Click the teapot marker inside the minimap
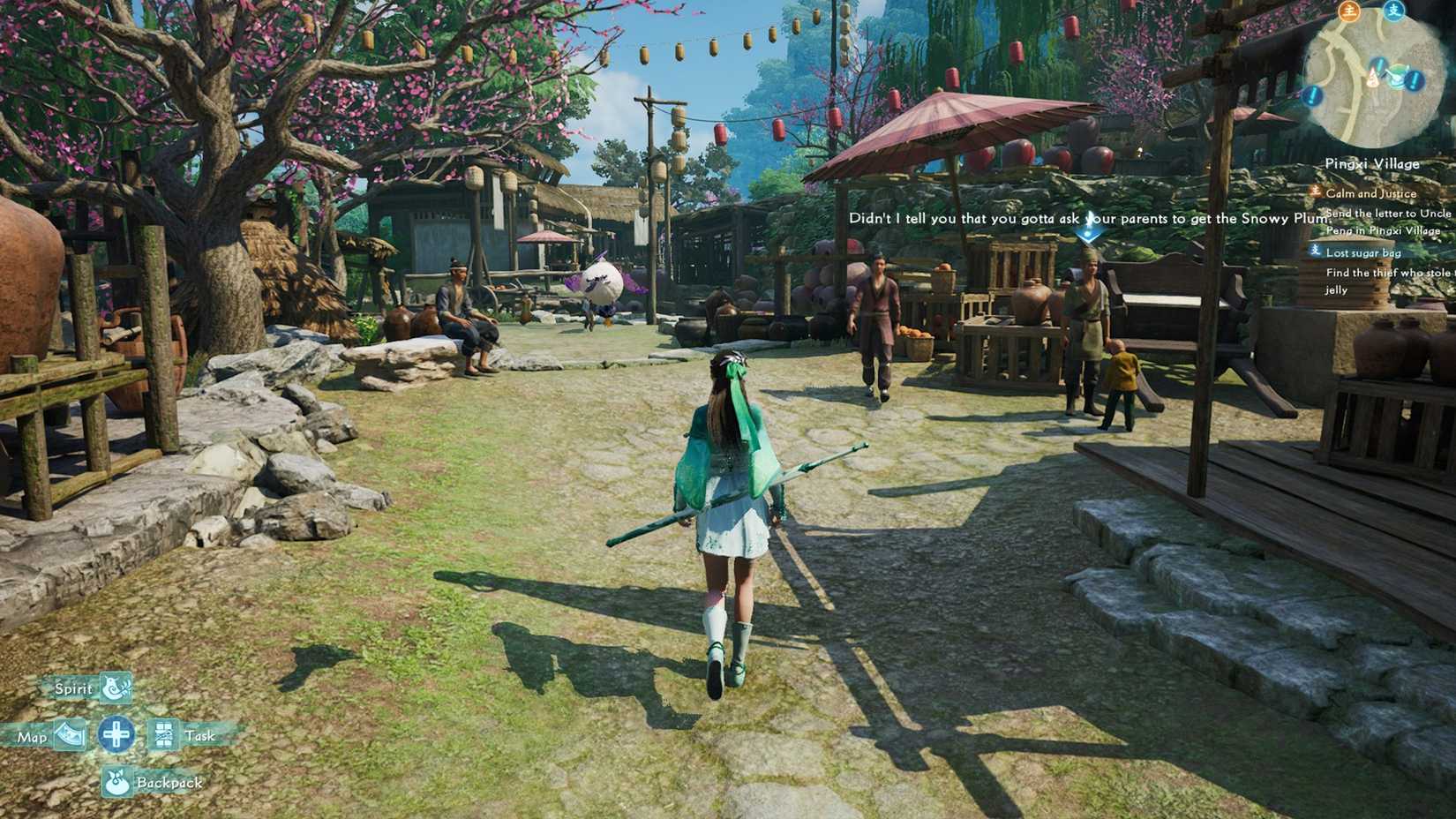Image resolution: width=1456 pixels, height=819 pixels. [1400, 75]
